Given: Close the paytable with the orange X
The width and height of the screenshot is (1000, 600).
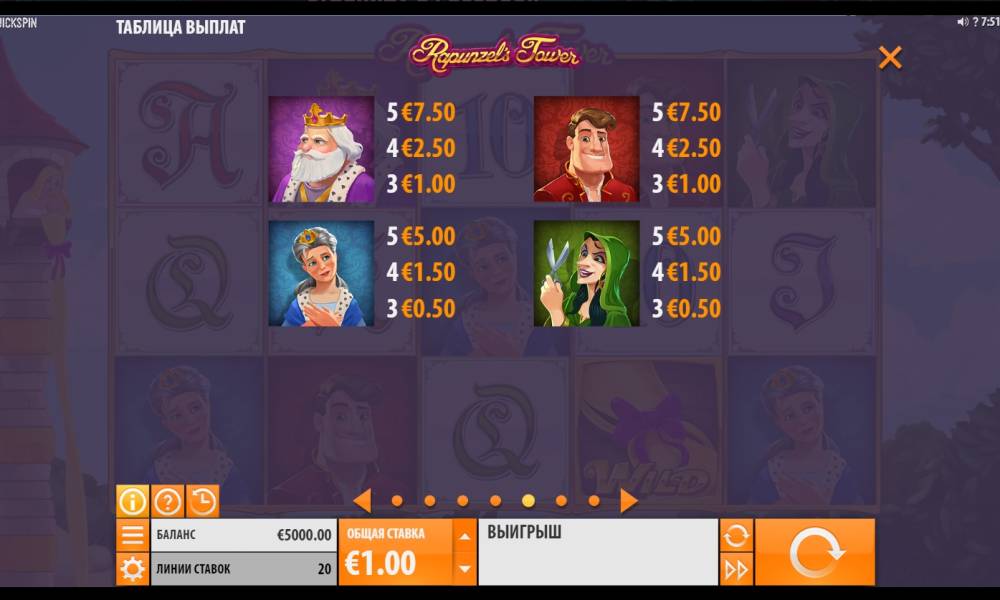Looking at the screenshot, I should [889, 58].
